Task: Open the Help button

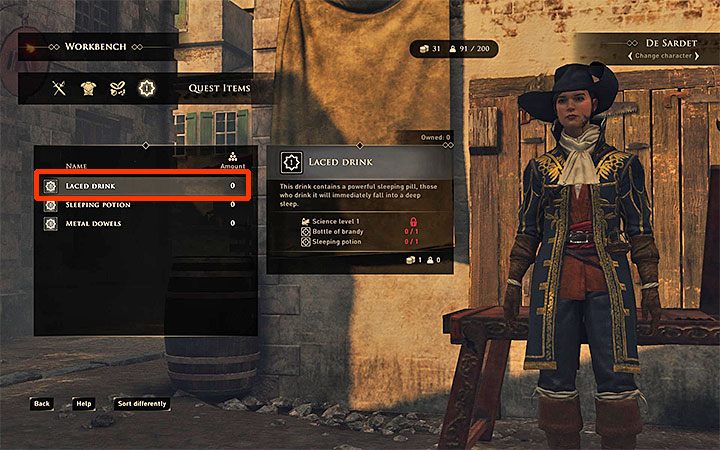Action: coord(84,404)
